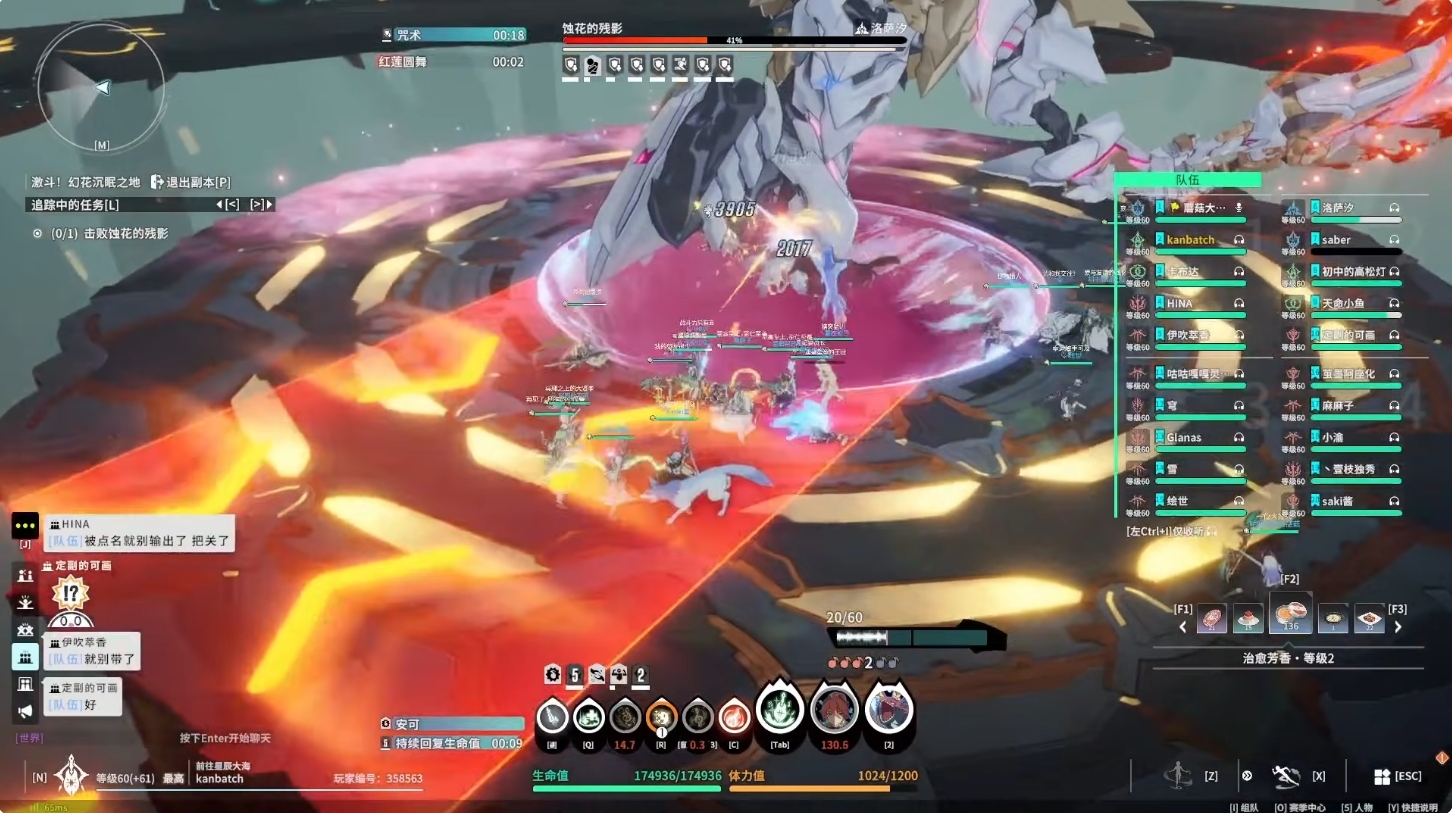Open the ESC main menu grid icon
The image size is (1452, 813).
click(1382, 776)
